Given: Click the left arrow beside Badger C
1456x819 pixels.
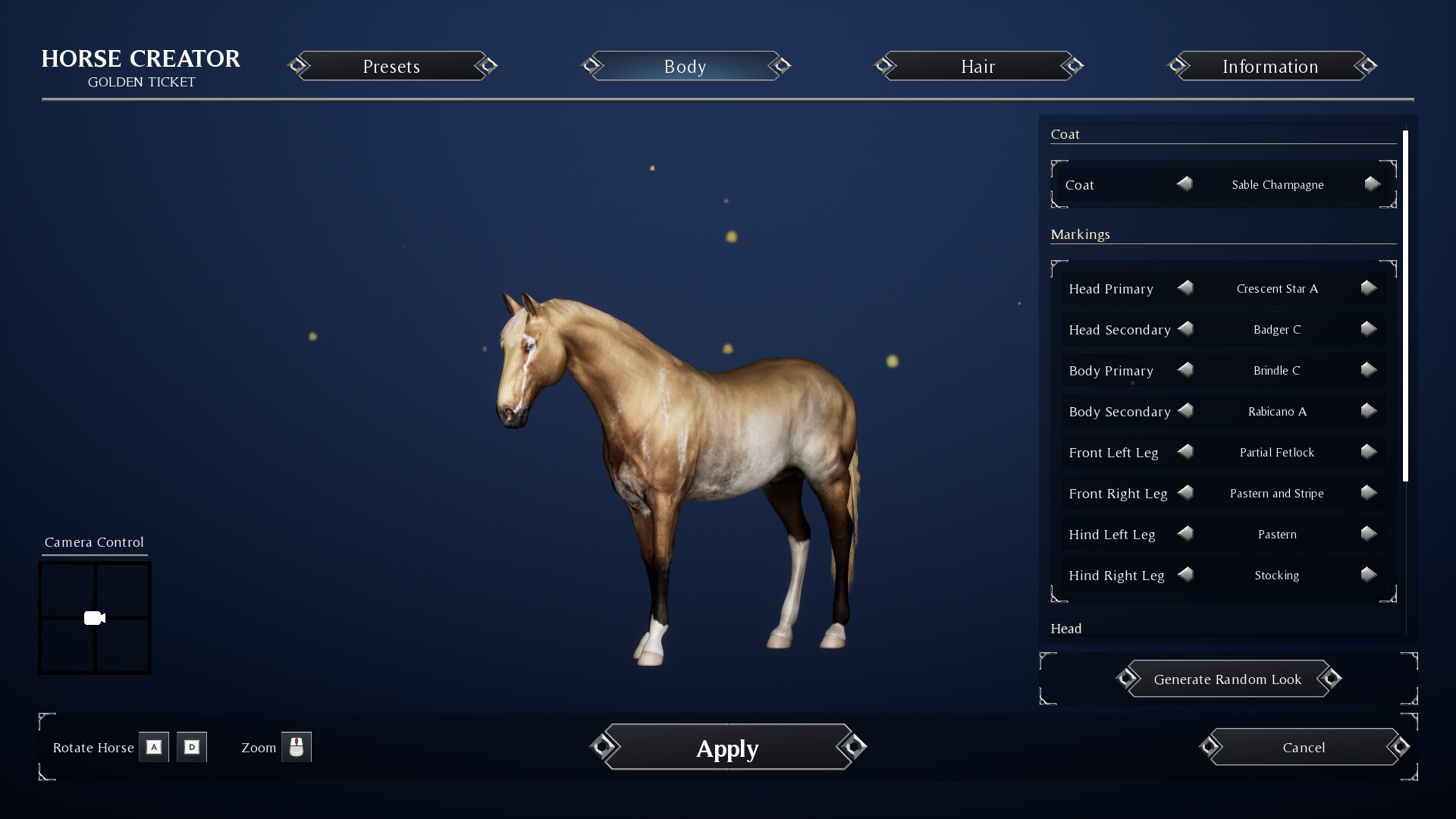Looking at the screenshot, I should pos(1186,329).
